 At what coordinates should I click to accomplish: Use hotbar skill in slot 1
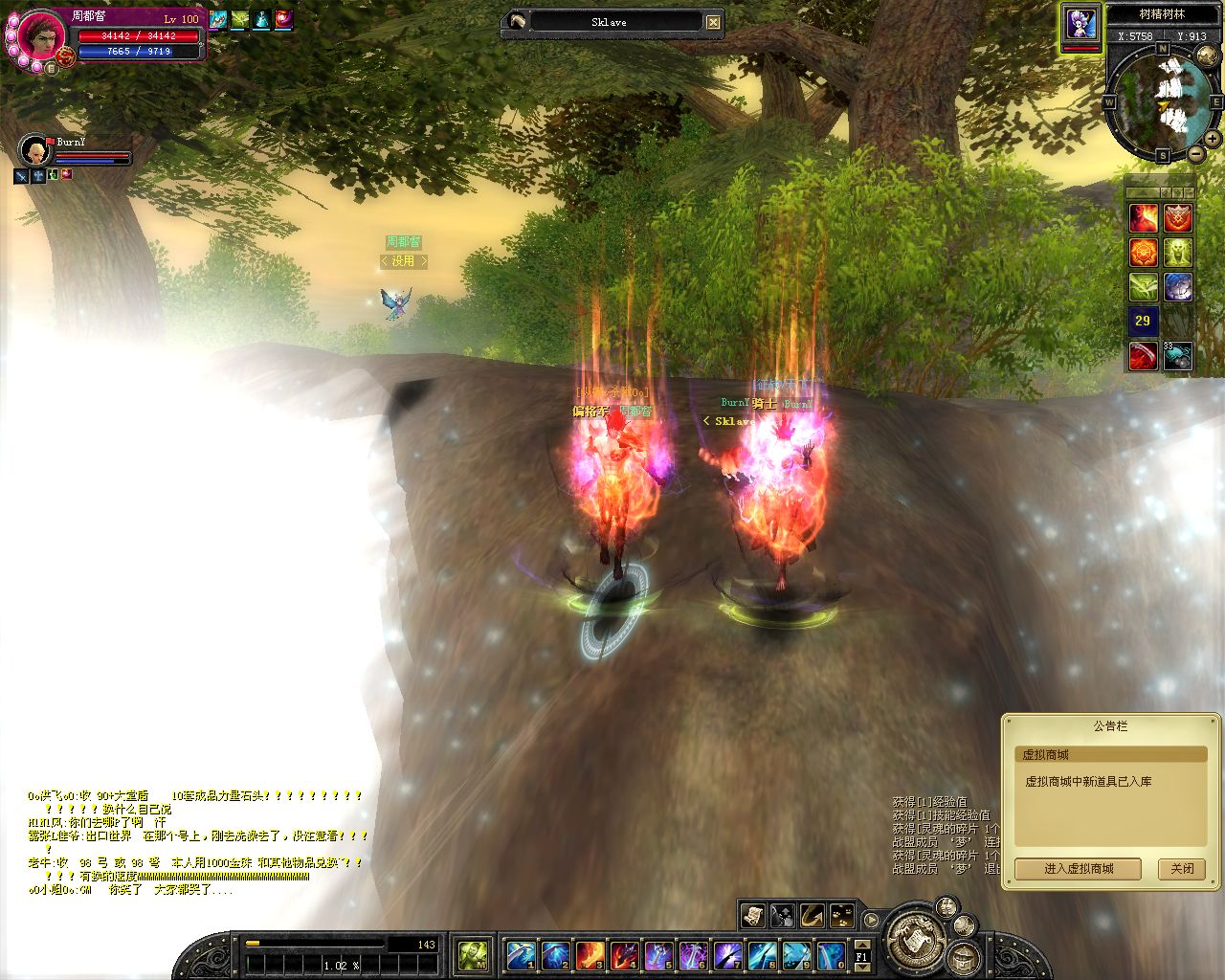(521, 955)
